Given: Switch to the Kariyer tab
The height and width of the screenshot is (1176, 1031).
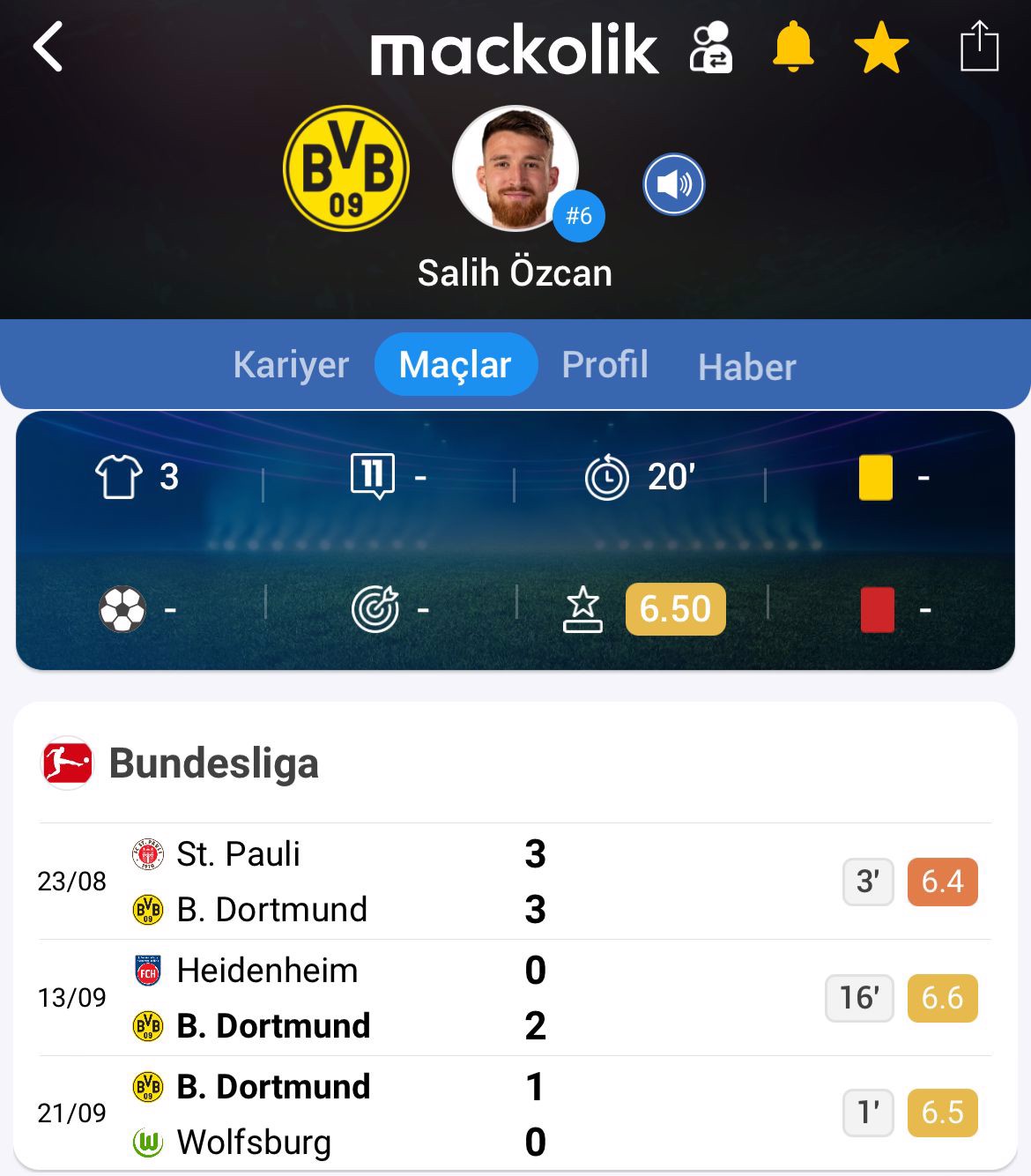Looking at the screenshot, I should pos(291,365).
